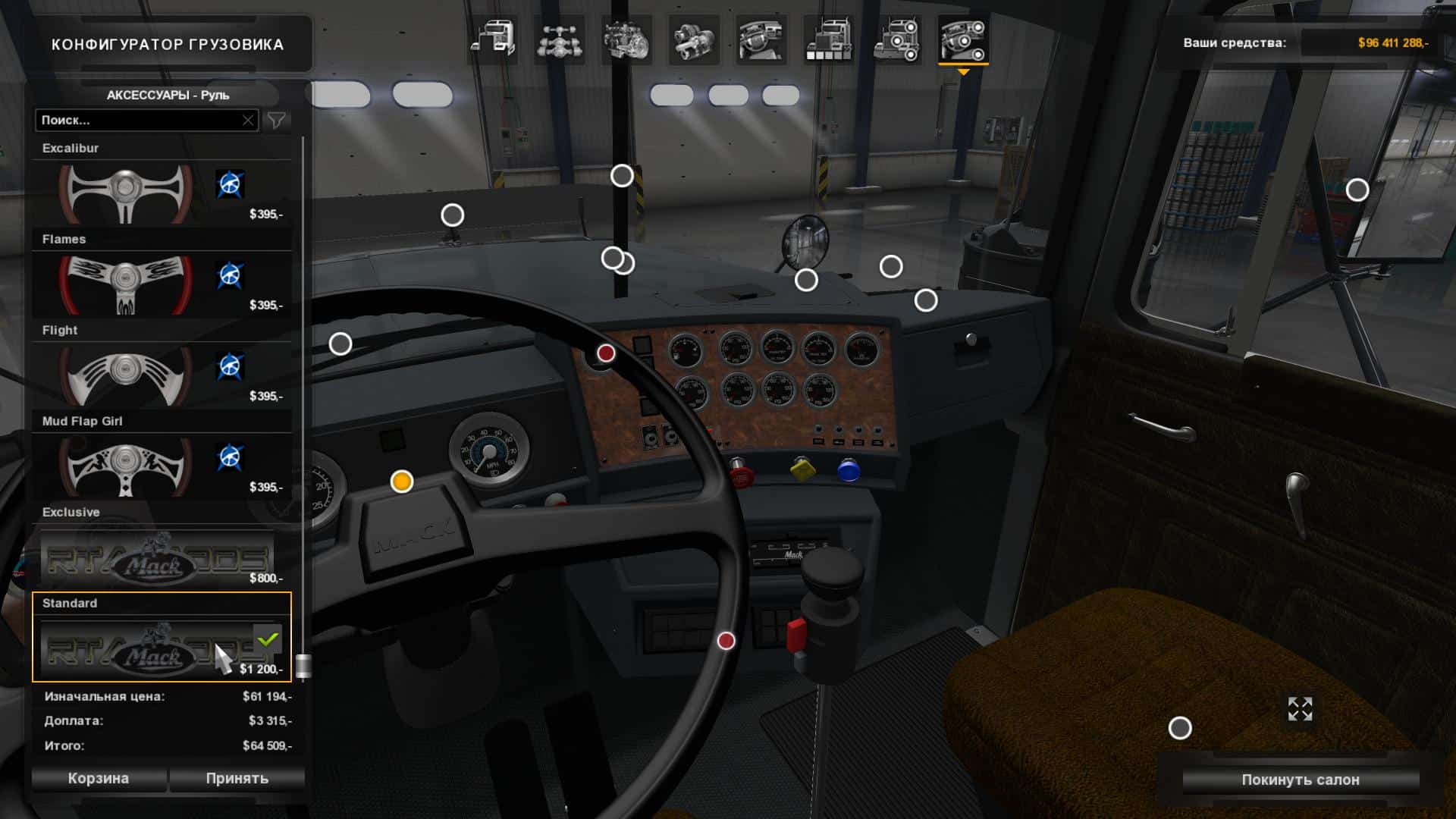
Task: Confirm changes with Принять
Action: pyautogui.click(x=237, y=779)
